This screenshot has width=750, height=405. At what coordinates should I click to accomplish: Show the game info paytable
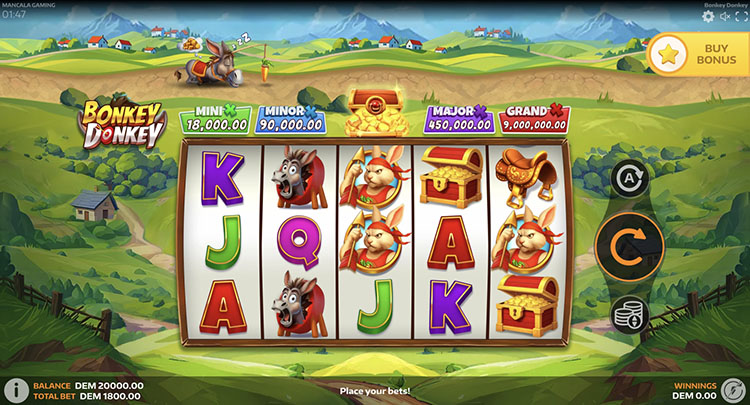16,389
